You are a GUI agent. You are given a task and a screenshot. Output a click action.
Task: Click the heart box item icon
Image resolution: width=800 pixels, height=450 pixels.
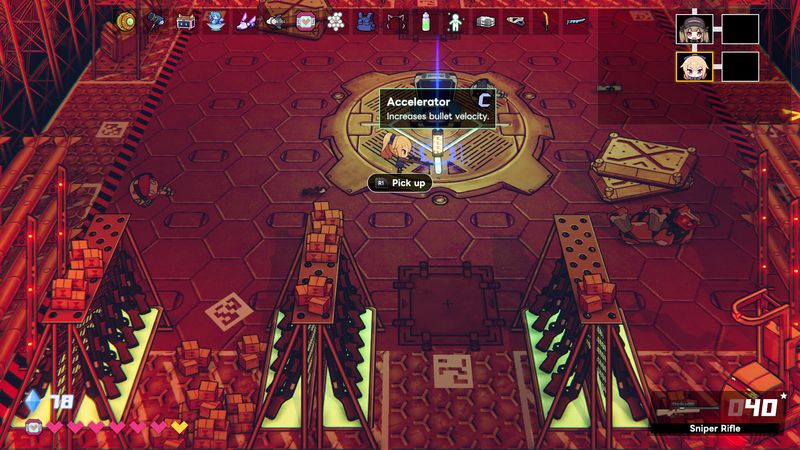[x=305, y=20]
